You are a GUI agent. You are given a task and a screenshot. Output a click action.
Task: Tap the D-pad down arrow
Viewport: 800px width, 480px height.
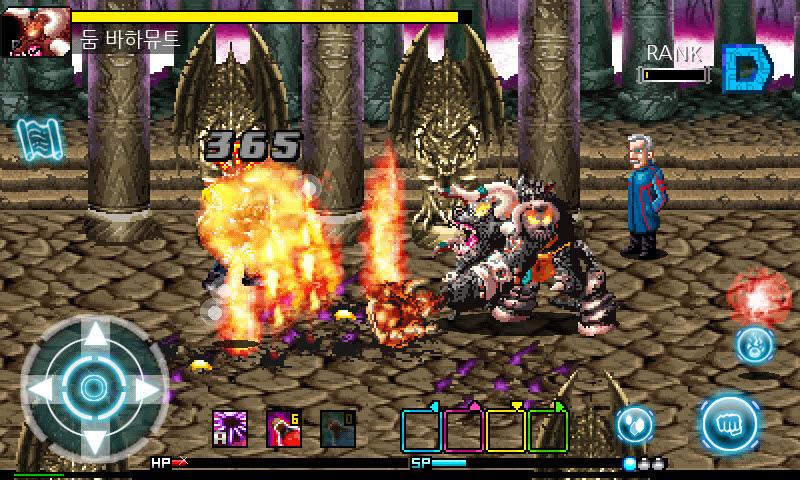pos(94,438)
